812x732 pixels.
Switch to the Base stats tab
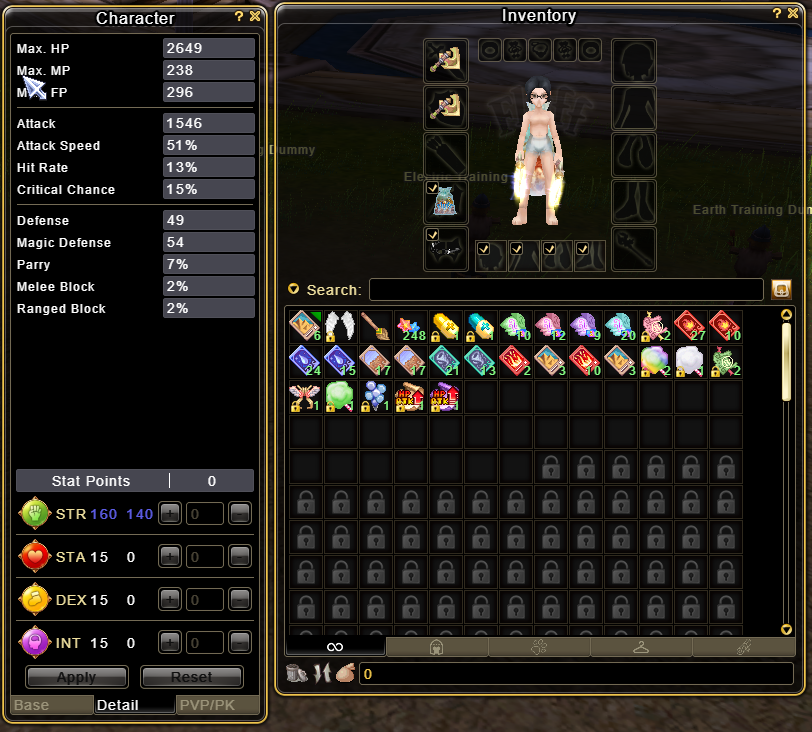(x=50, y=705)
